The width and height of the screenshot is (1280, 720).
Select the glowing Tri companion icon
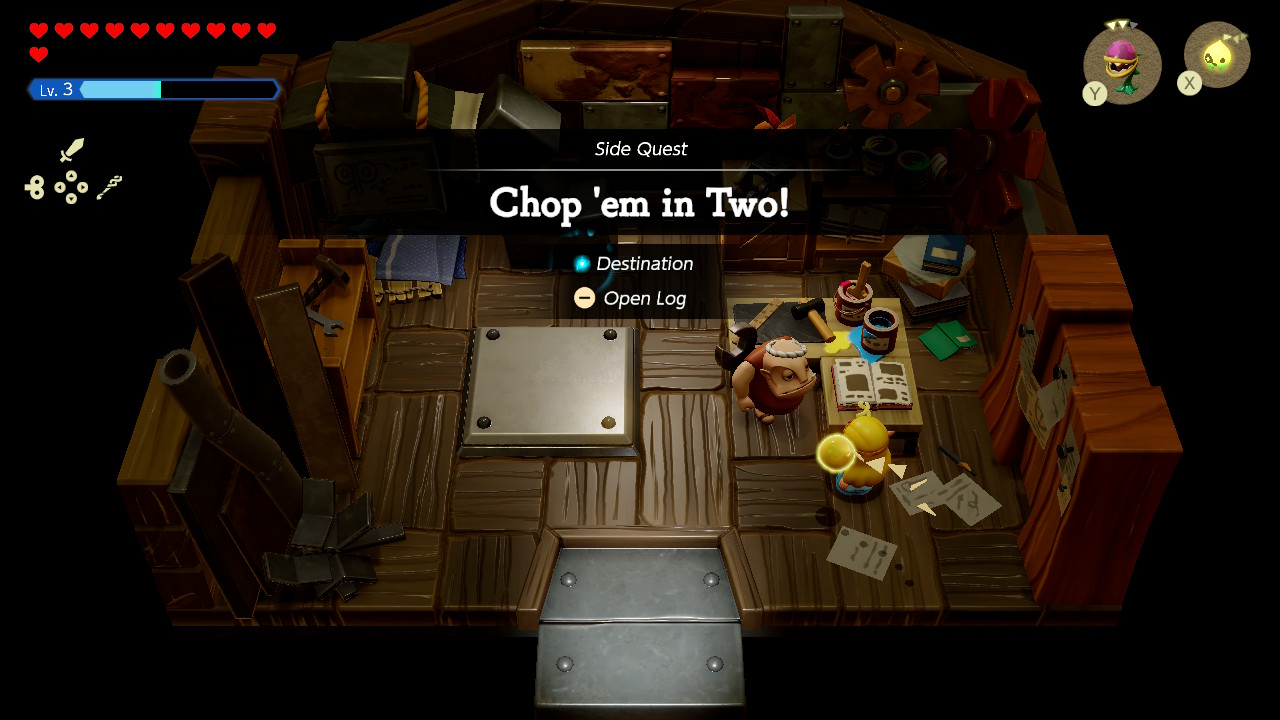point(1217,55)
